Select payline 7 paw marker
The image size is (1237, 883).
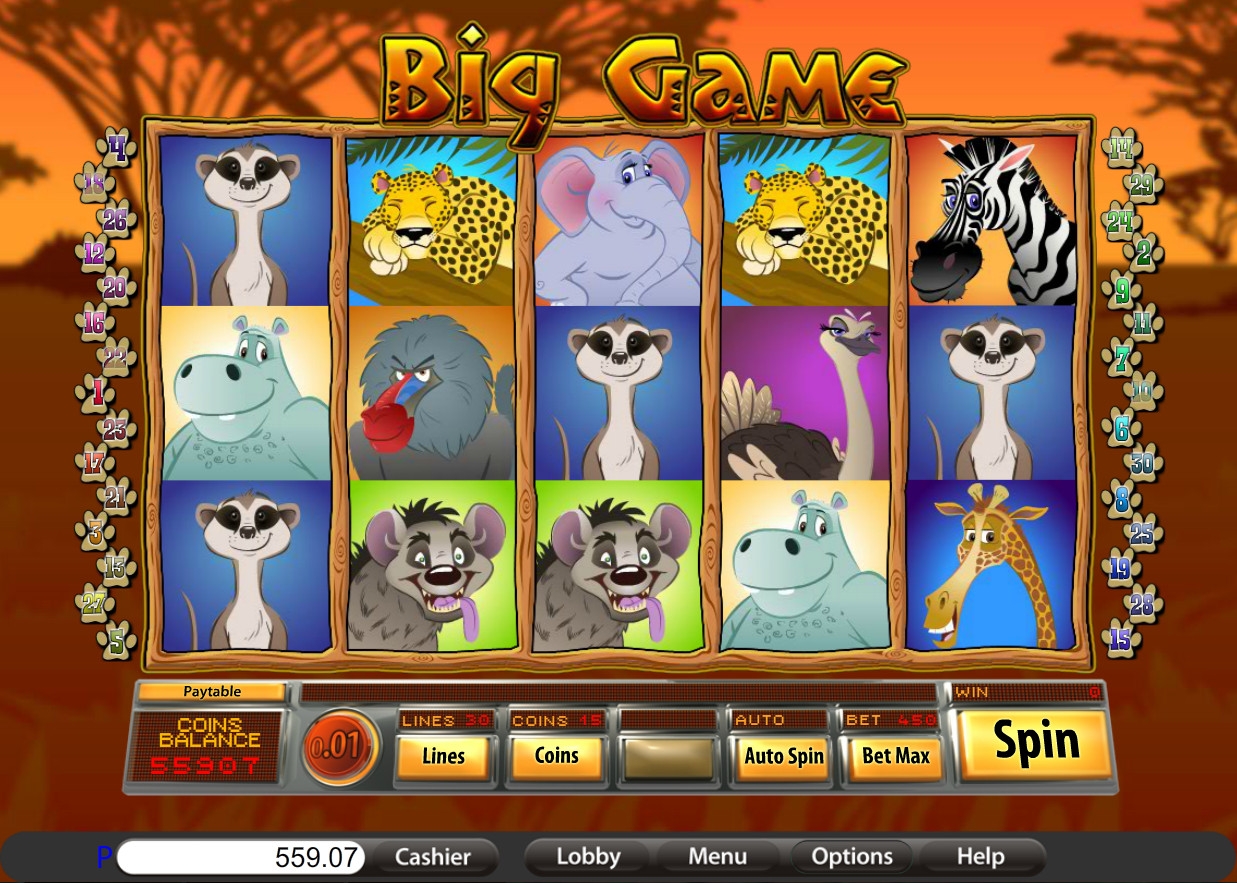[1120, 357]
